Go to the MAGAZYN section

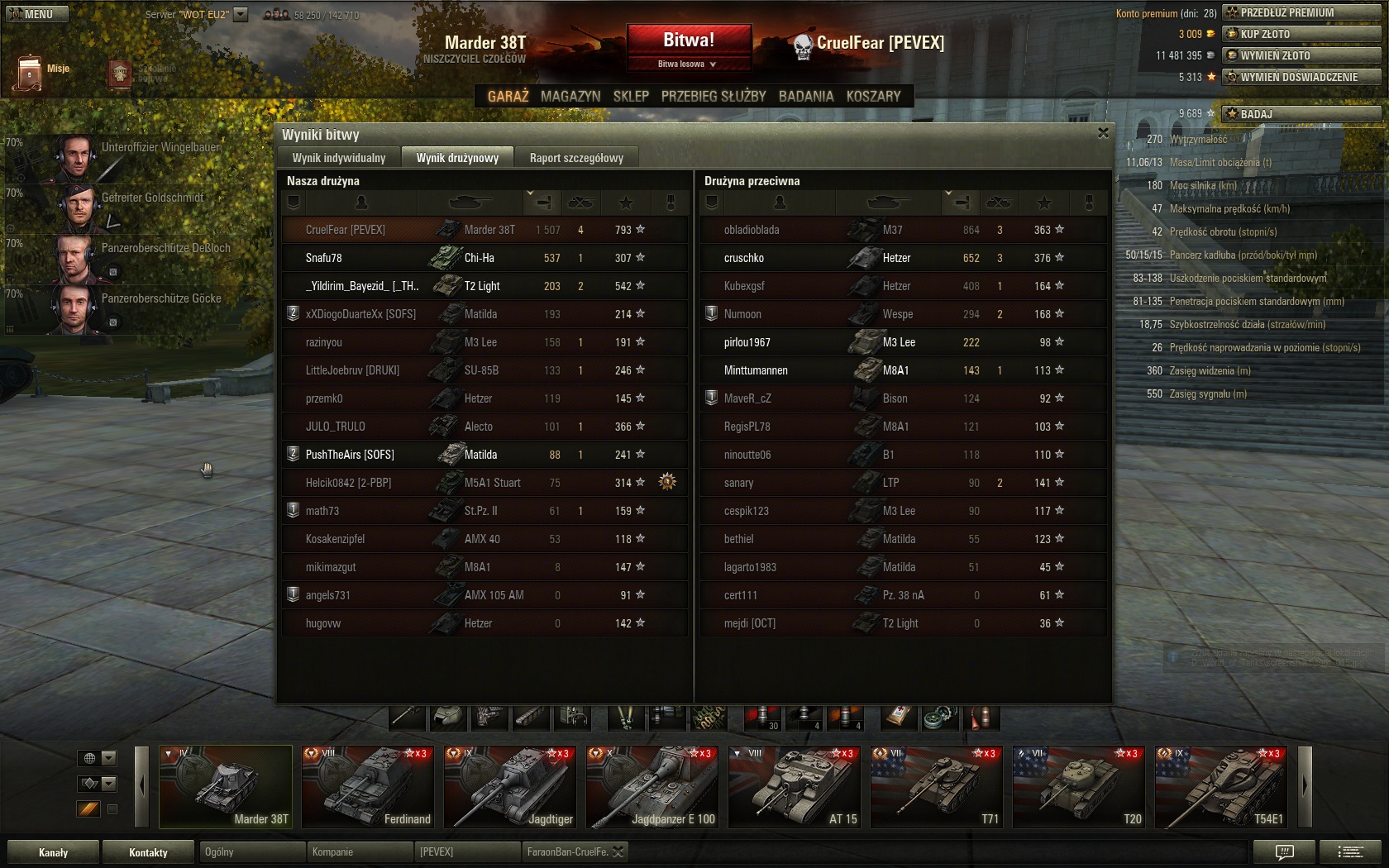570,97
